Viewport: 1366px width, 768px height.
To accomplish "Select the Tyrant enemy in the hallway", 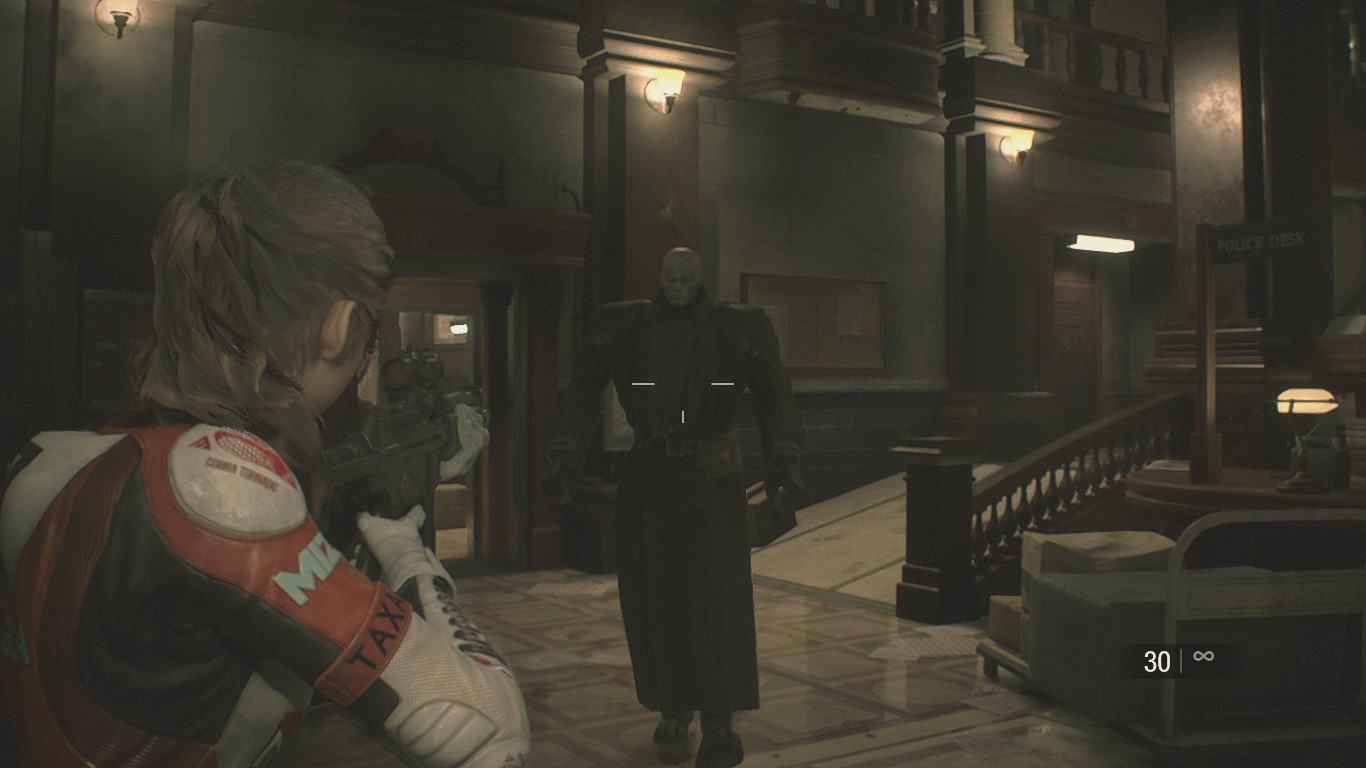I will click(x=685, y=430).
